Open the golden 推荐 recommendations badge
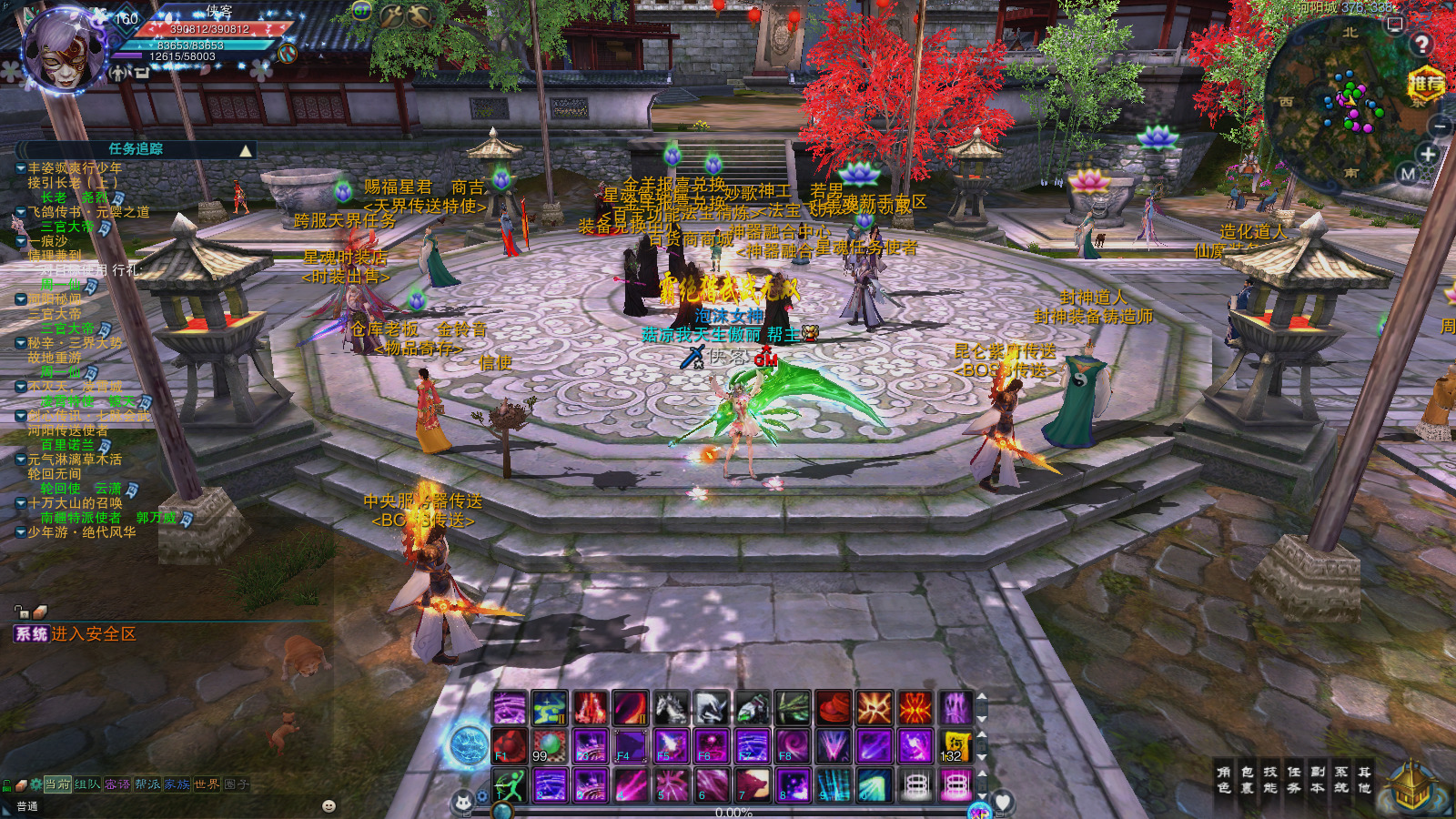This screenshot has height=819, width=1456. click(x=1426, y=85)
